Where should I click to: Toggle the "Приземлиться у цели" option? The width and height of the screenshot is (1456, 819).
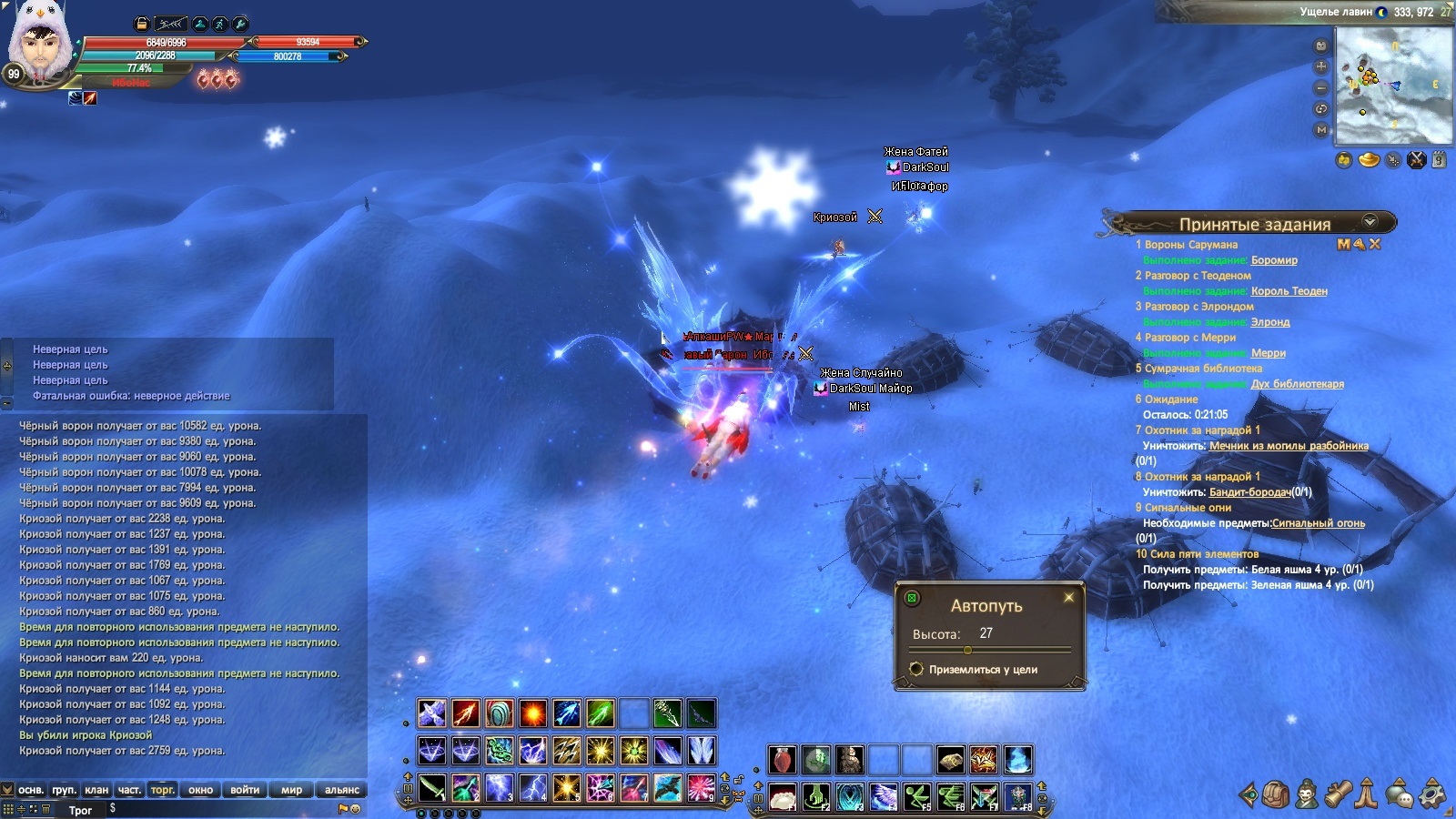click(x=917, y=670)
